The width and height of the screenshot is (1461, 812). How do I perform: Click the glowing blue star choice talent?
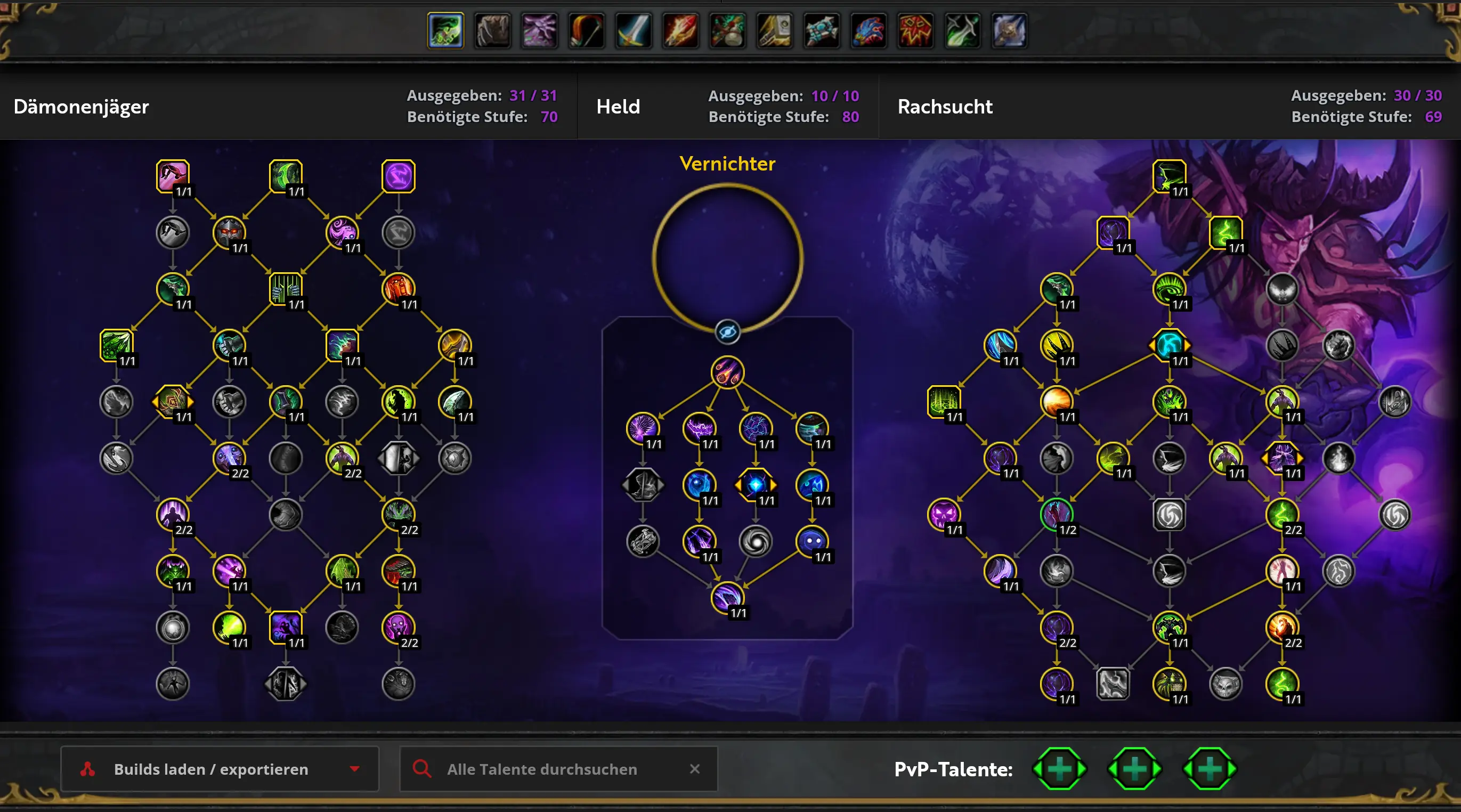756,485
